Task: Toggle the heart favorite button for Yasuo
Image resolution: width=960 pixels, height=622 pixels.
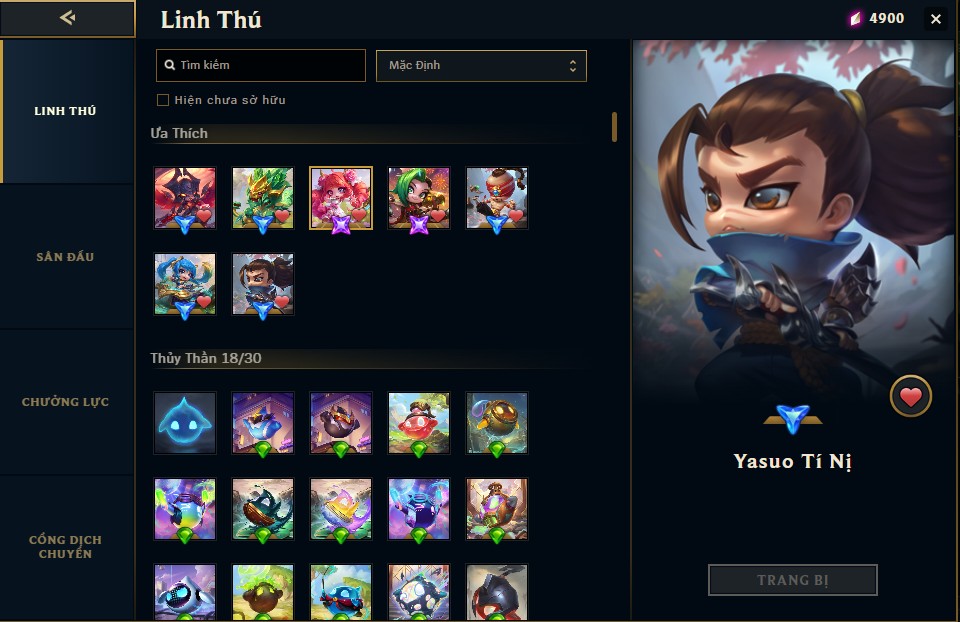Action: coord(910,397)
